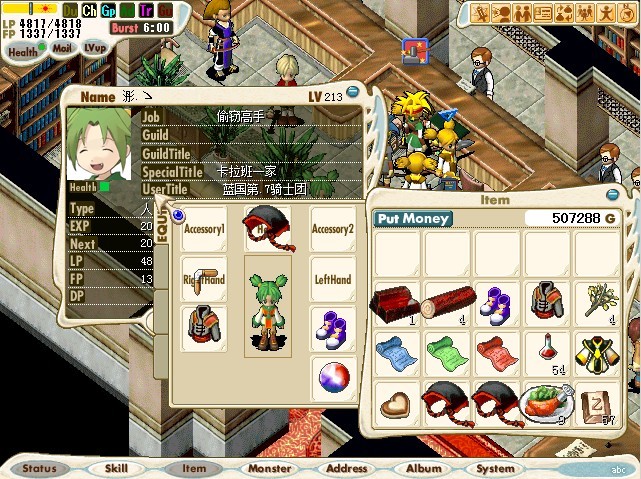Open the Monster menu
This screenshot has height=479, width=641.
click(269, 467)
